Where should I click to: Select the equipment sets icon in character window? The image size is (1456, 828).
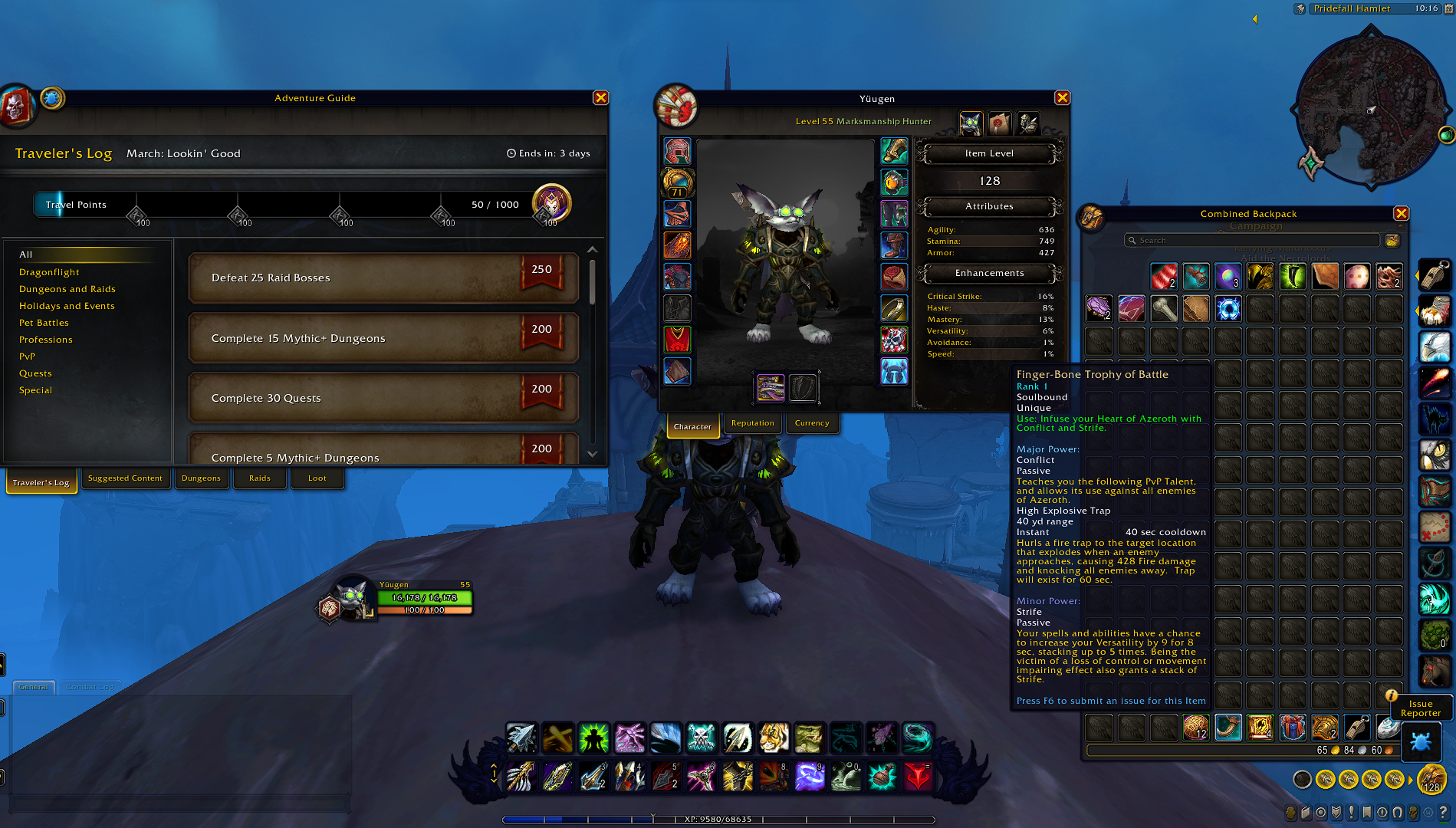1028,123
